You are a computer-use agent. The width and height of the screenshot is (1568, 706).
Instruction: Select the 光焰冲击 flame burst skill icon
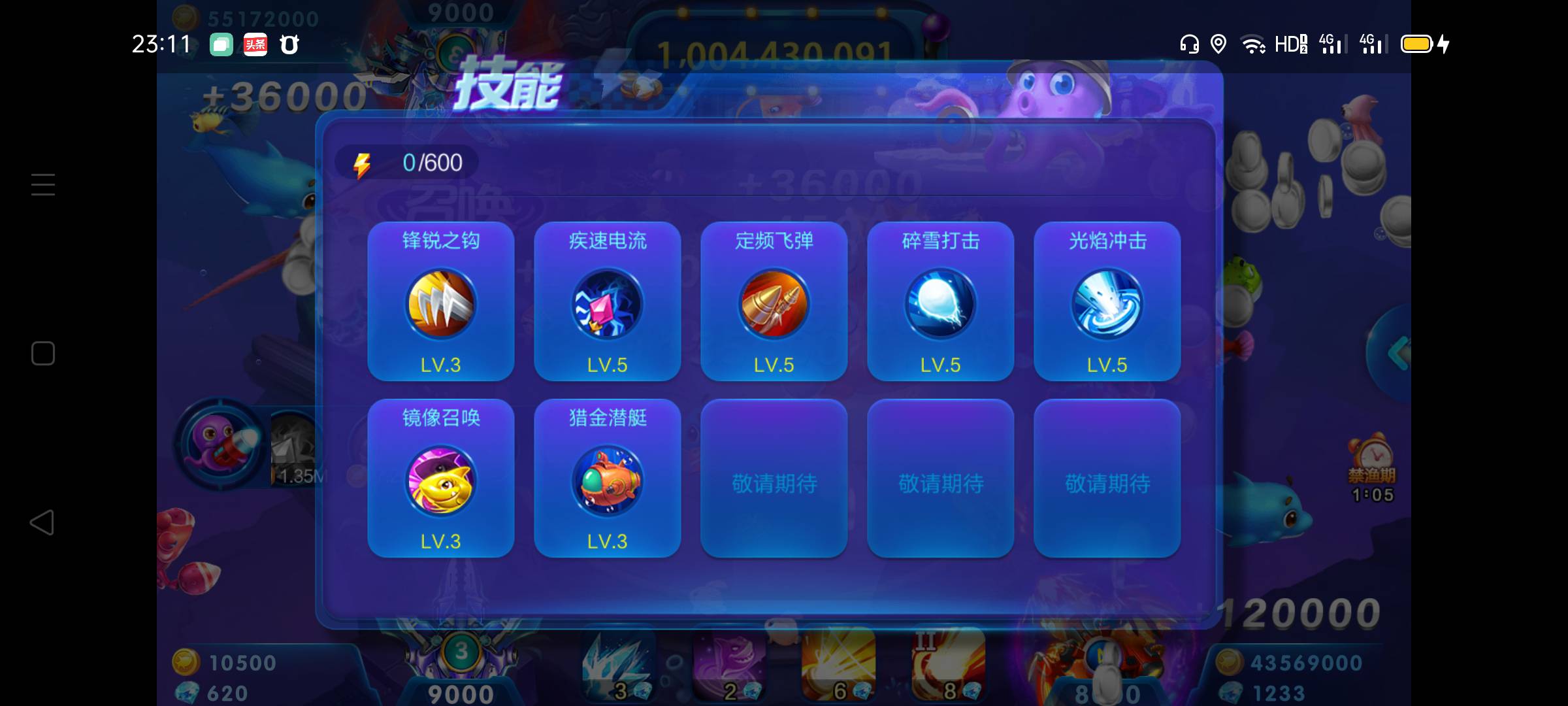pos(1107,304)
